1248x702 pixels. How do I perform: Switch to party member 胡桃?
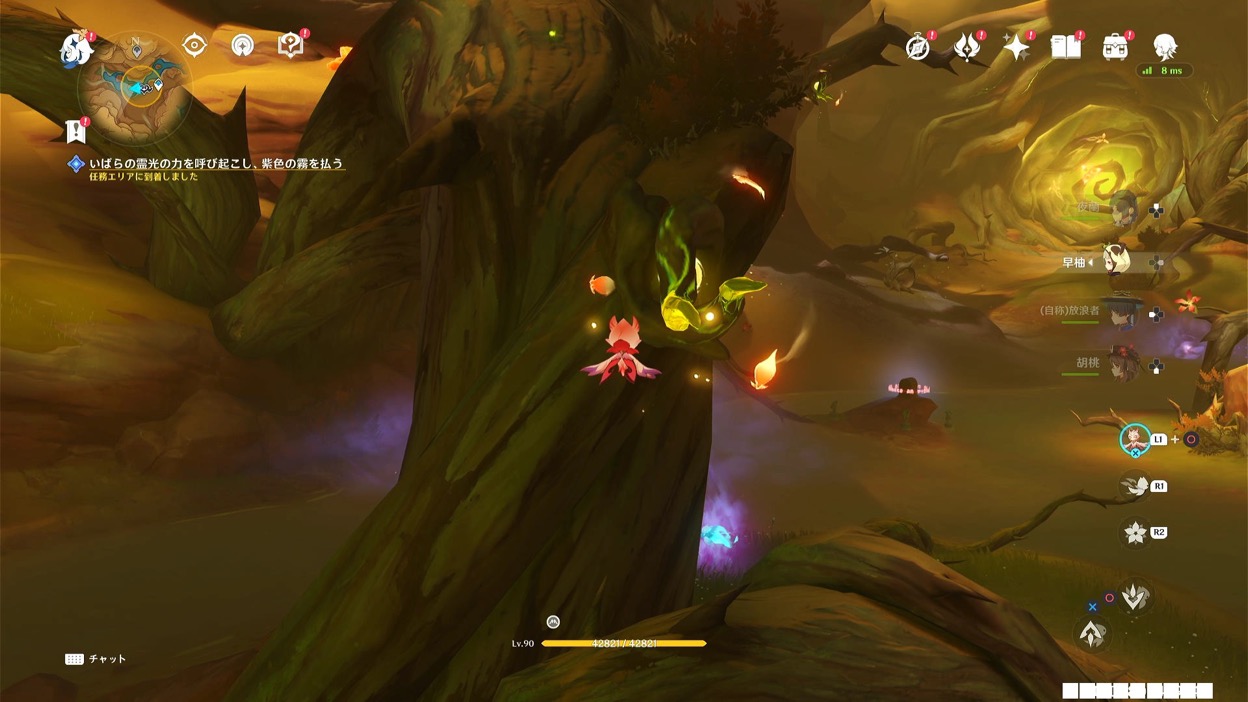coord(1123,365)
